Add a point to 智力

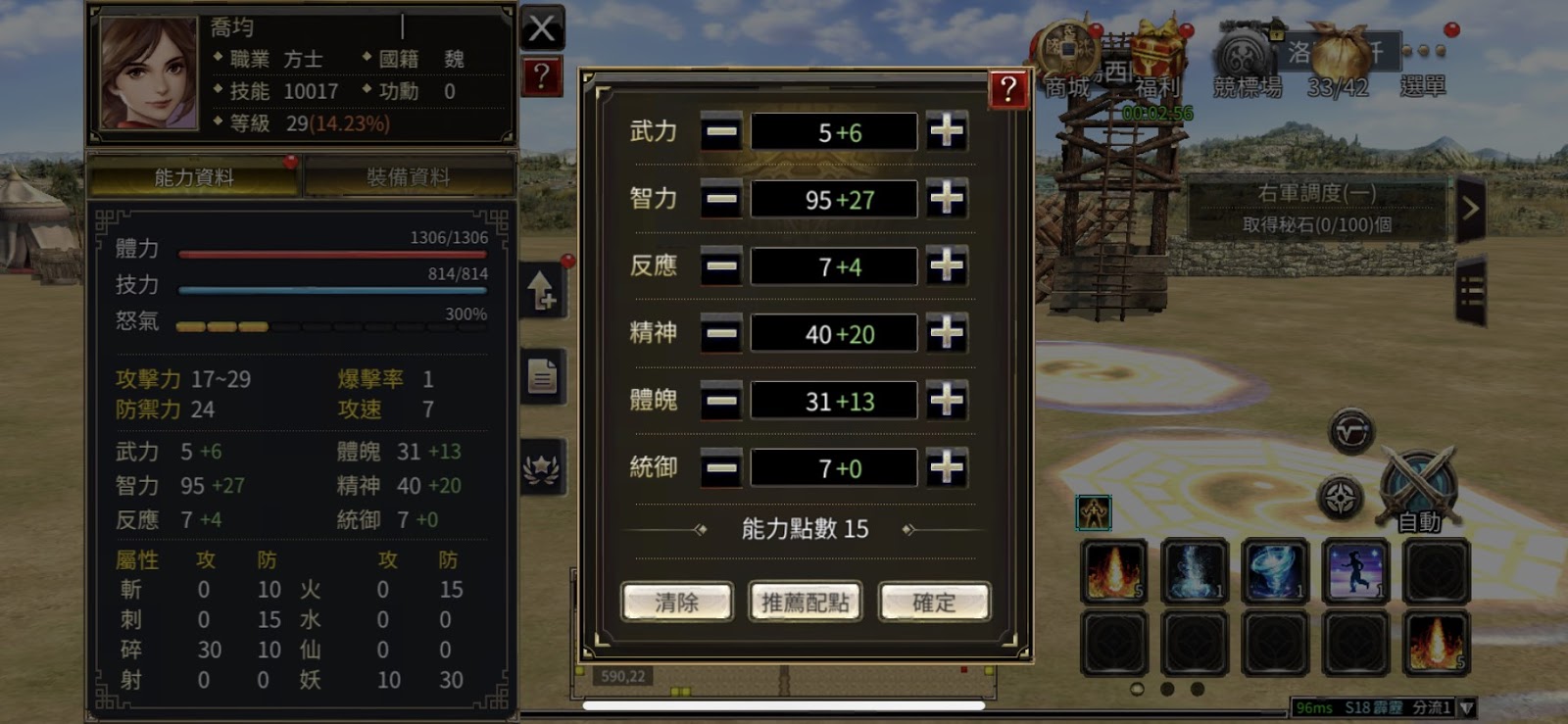(946, 199)
